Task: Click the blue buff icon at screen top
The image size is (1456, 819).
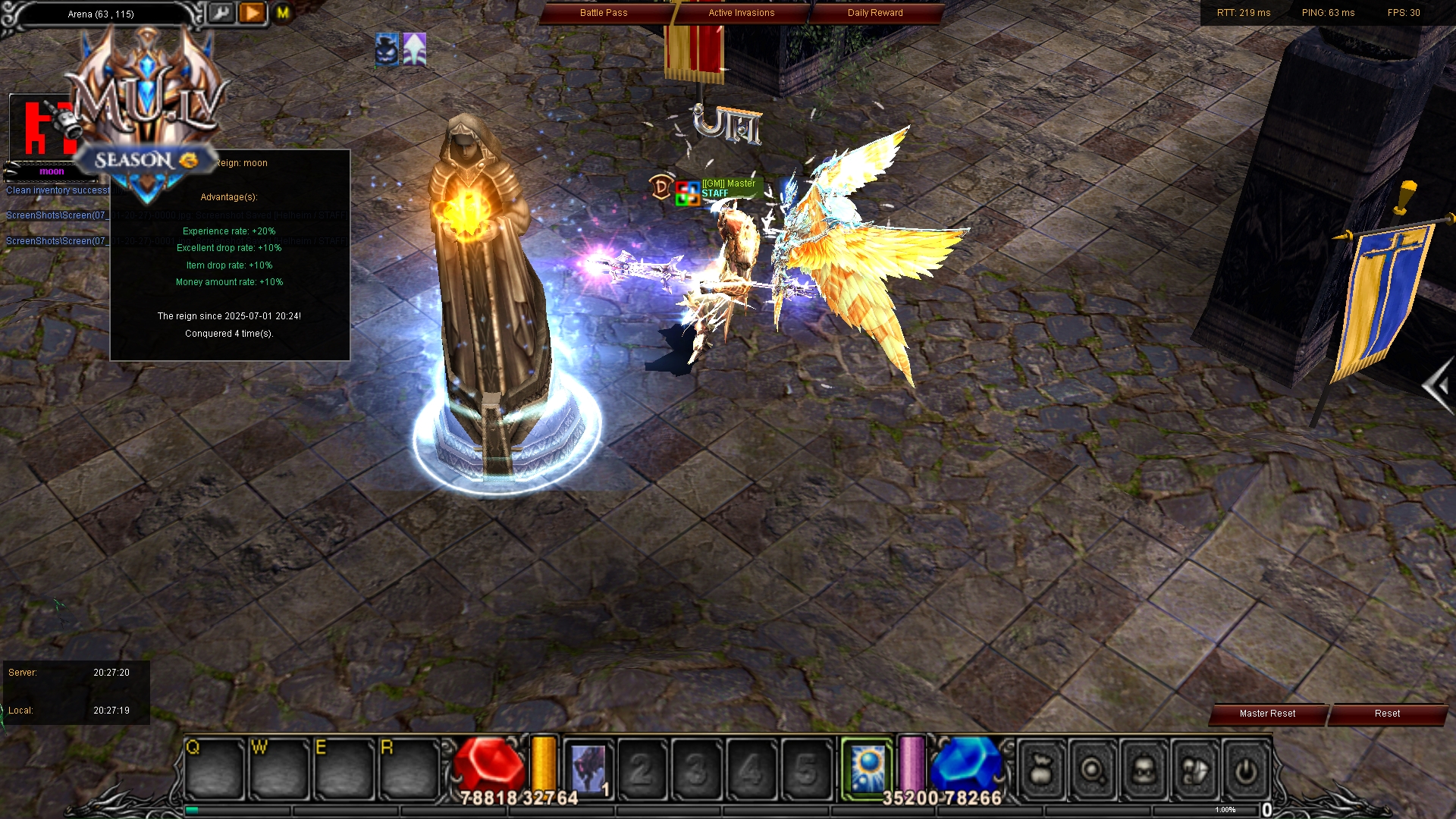Action: (386, 49)
